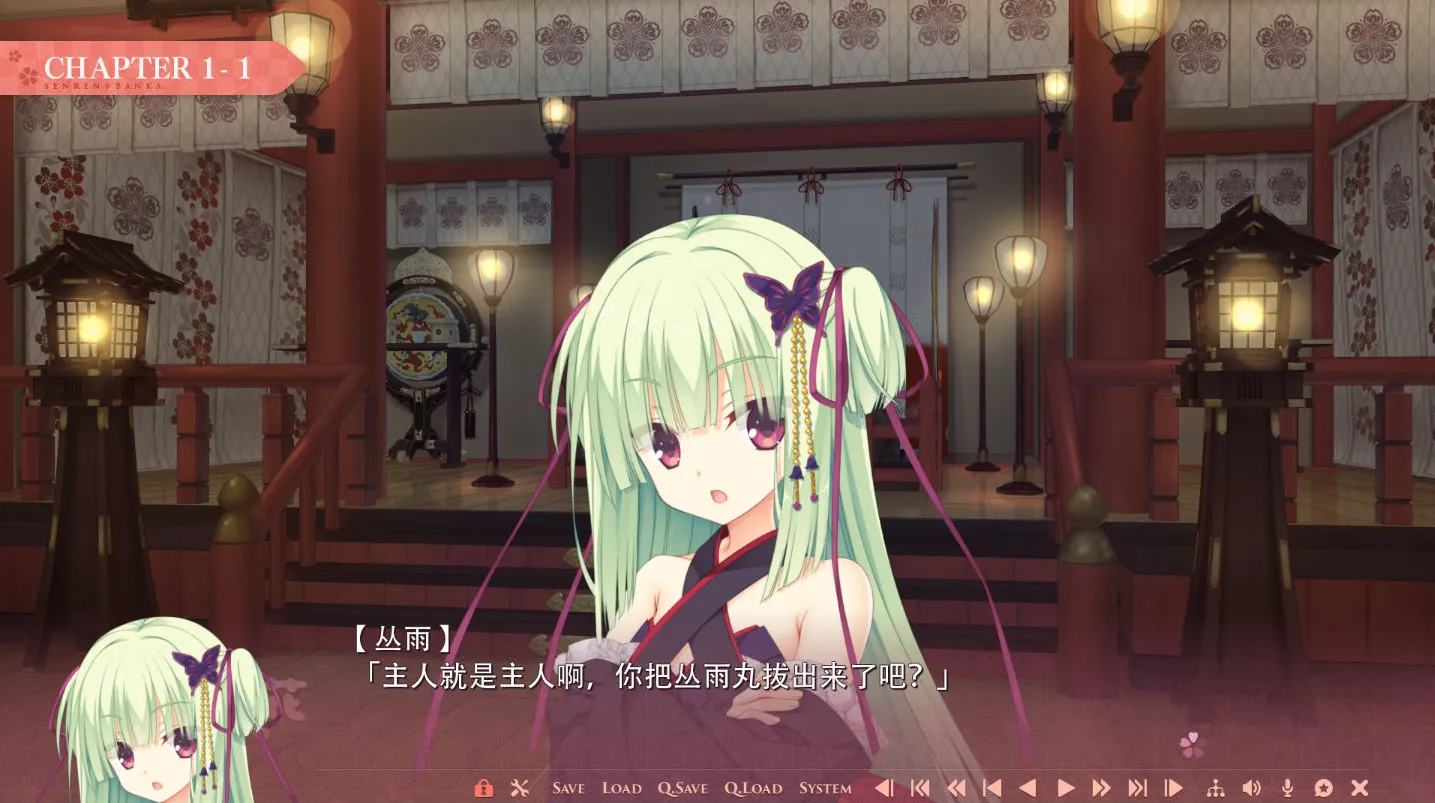Open the System menu
The width and height of the screenshot is (1435, 803).
pyautogui.click(x=825, y=788)
